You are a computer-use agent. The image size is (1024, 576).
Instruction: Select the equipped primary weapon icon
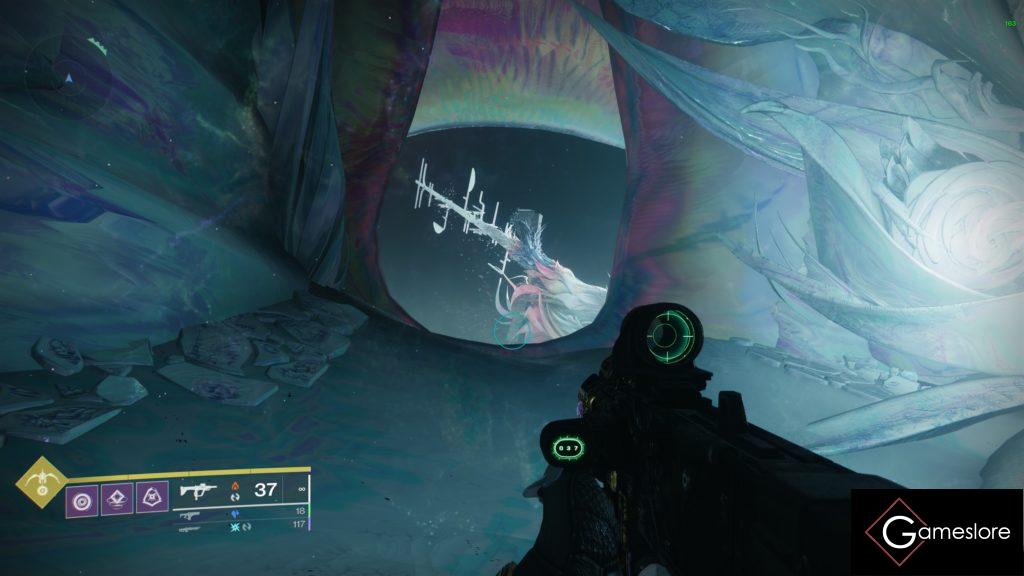tap(197, 491)
